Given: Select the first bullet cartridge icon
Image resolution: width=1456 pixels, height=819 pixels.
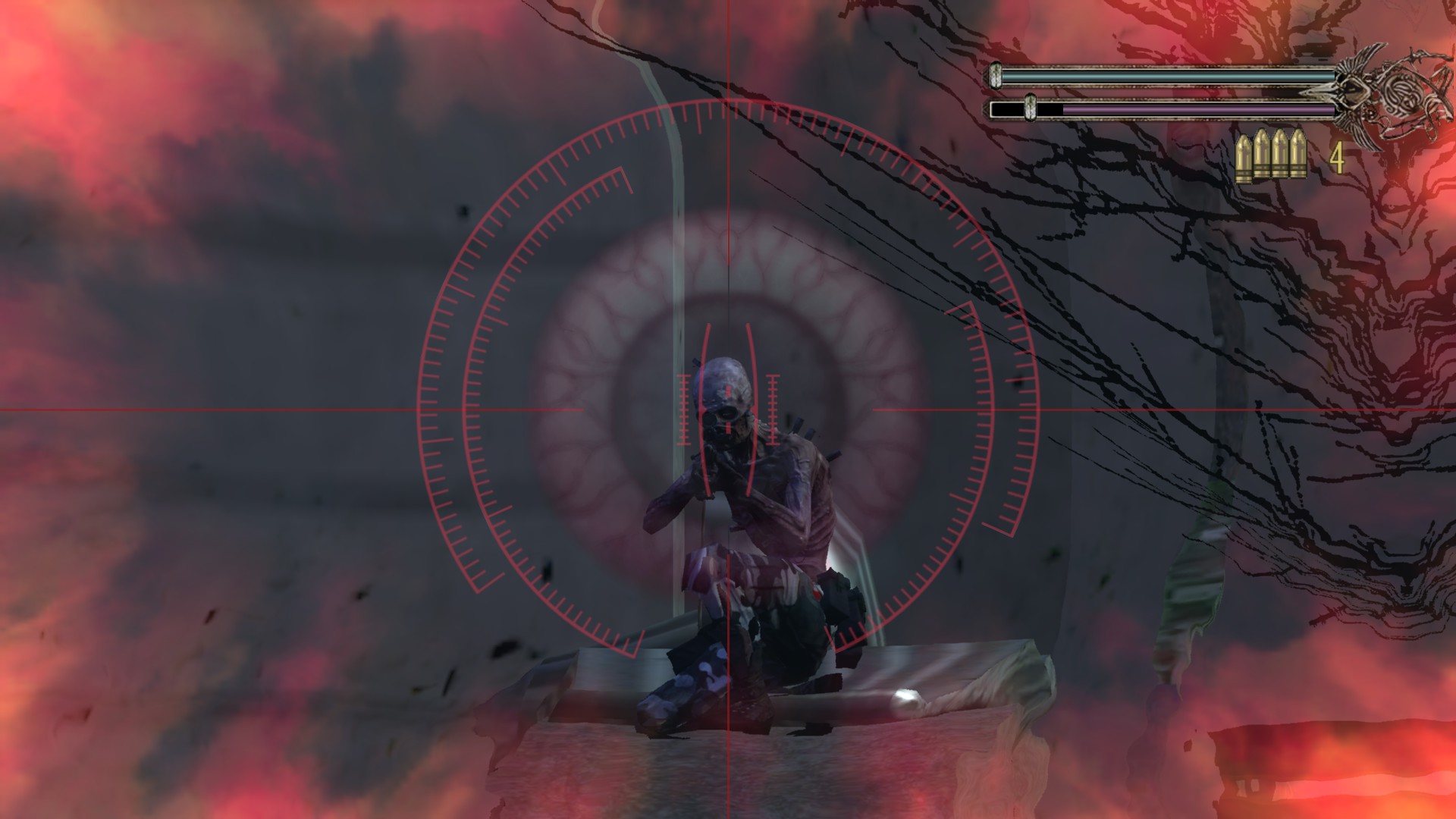Looking at the screenshot, I should [1244, 155].
